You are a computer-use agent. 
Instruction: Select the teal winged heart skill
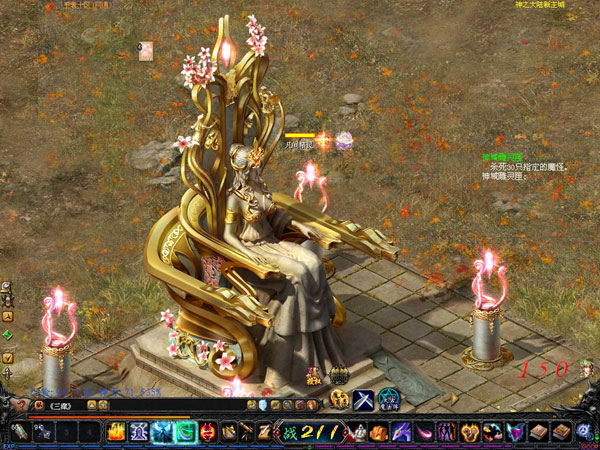pos(517,432)
